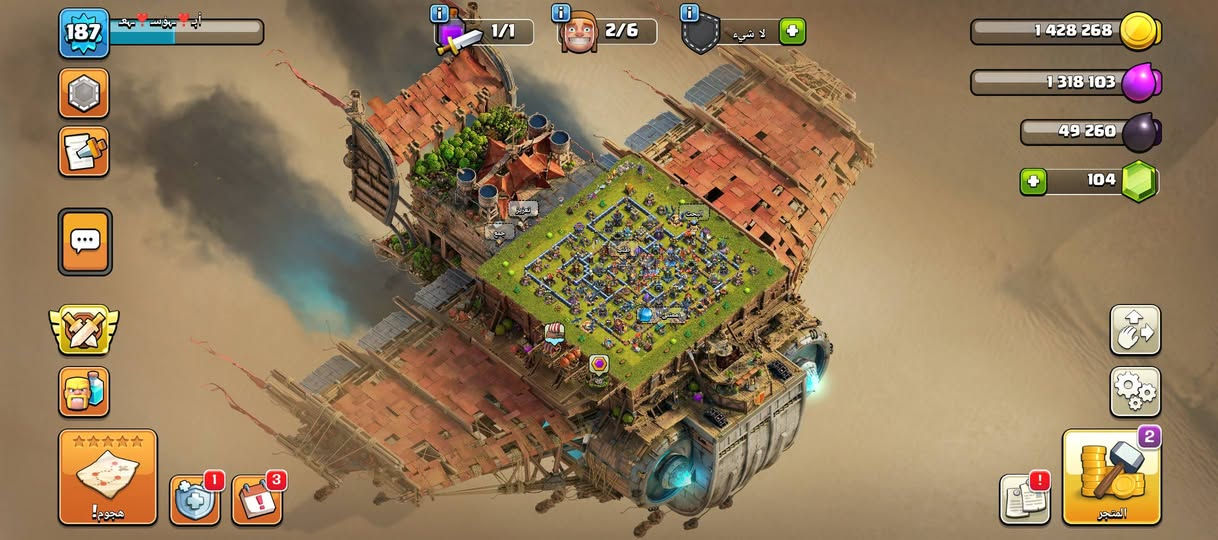
Task: Open the notes and pencil button
Action: (84, 151)
